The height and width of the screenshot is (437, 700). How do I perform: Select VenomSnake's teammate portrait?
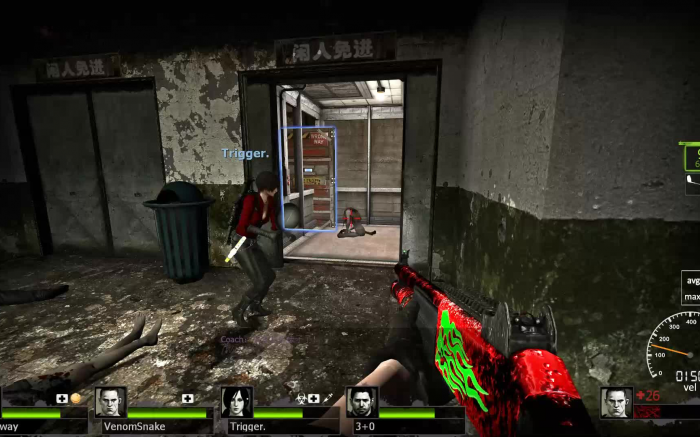110,402
